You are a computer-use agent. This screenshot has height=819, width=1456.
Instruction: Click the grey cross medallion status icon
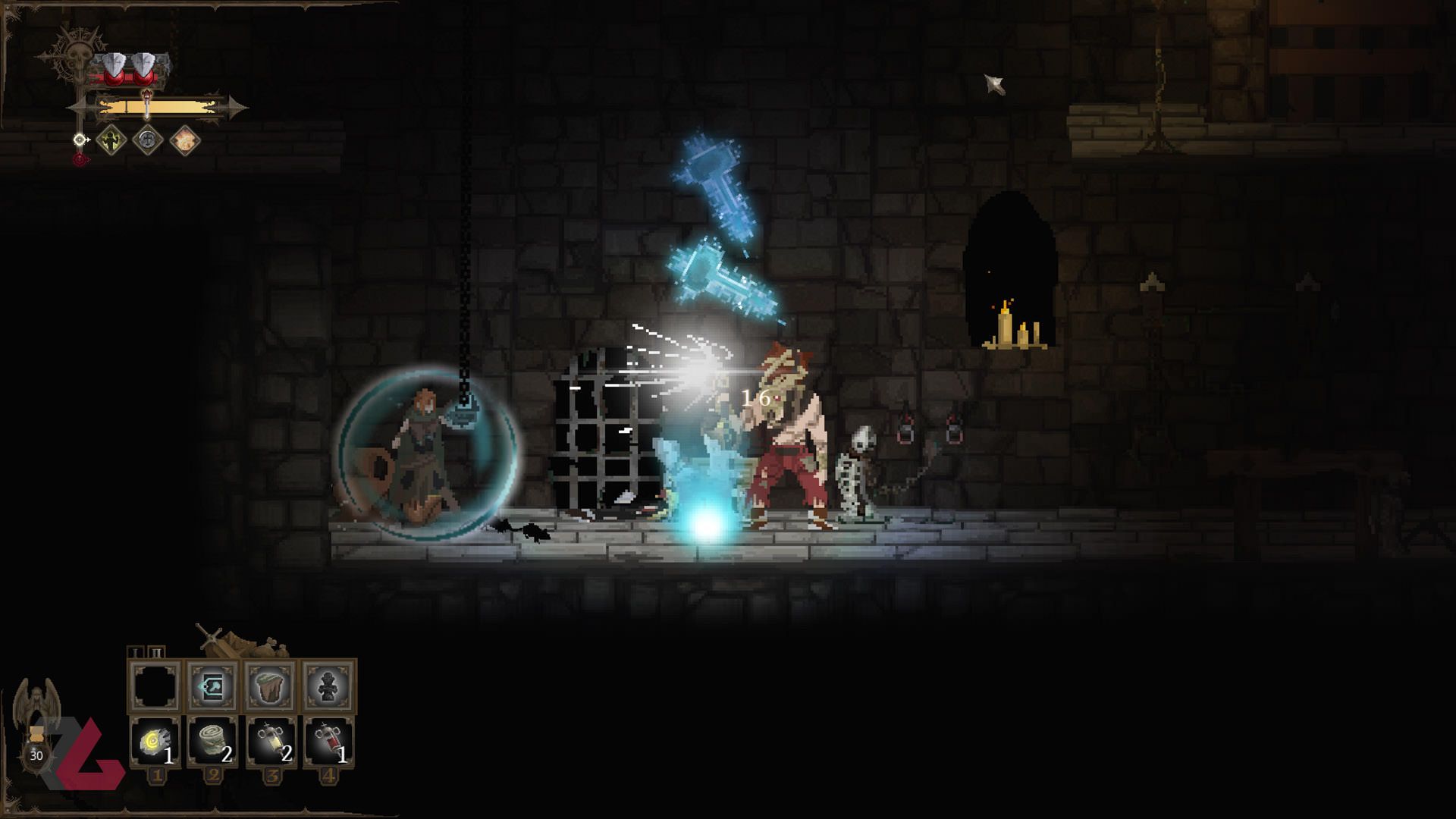149,140
